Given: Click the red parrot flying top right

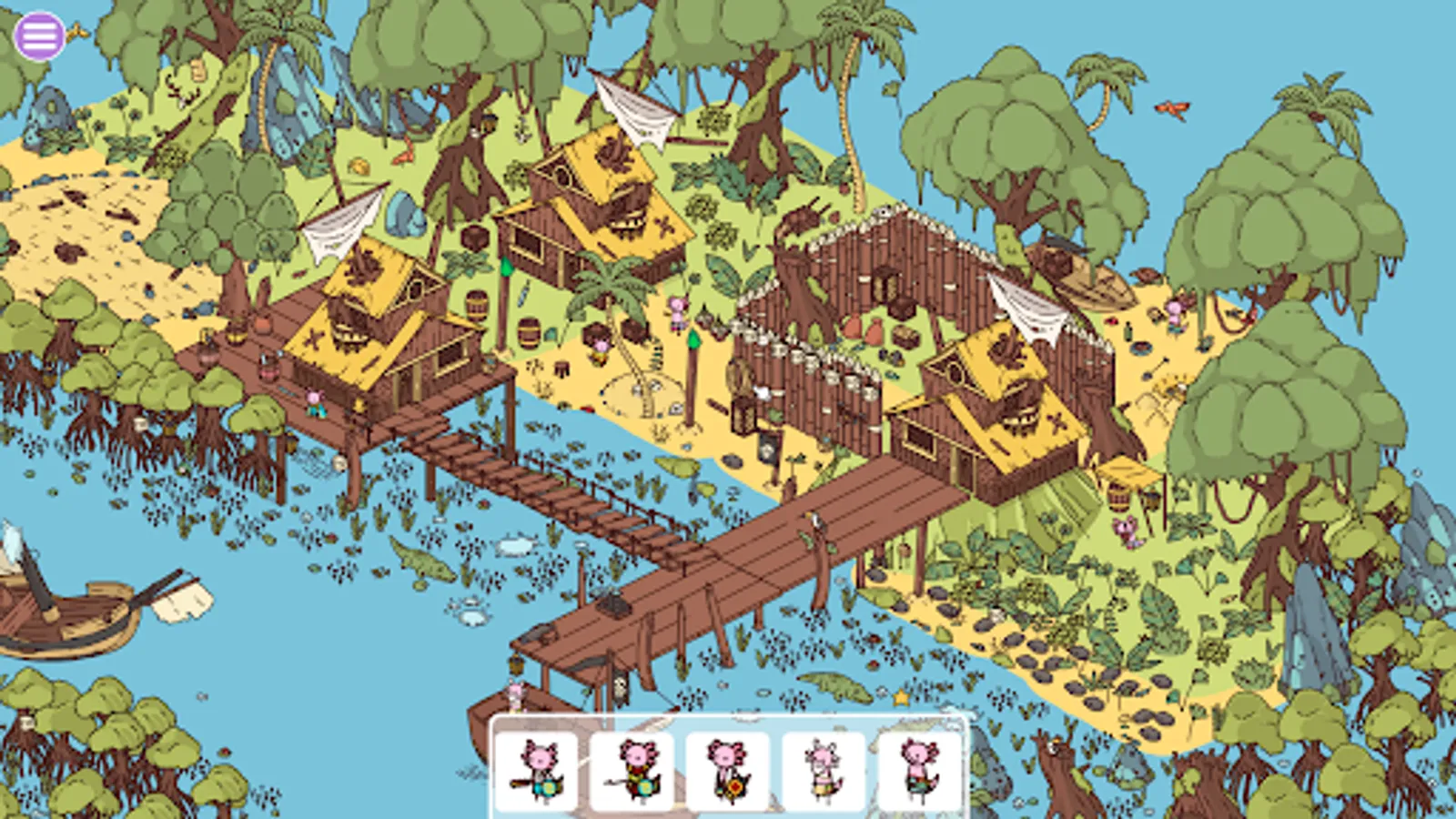Looking at the screenshot, I should tap(1174, 107).
